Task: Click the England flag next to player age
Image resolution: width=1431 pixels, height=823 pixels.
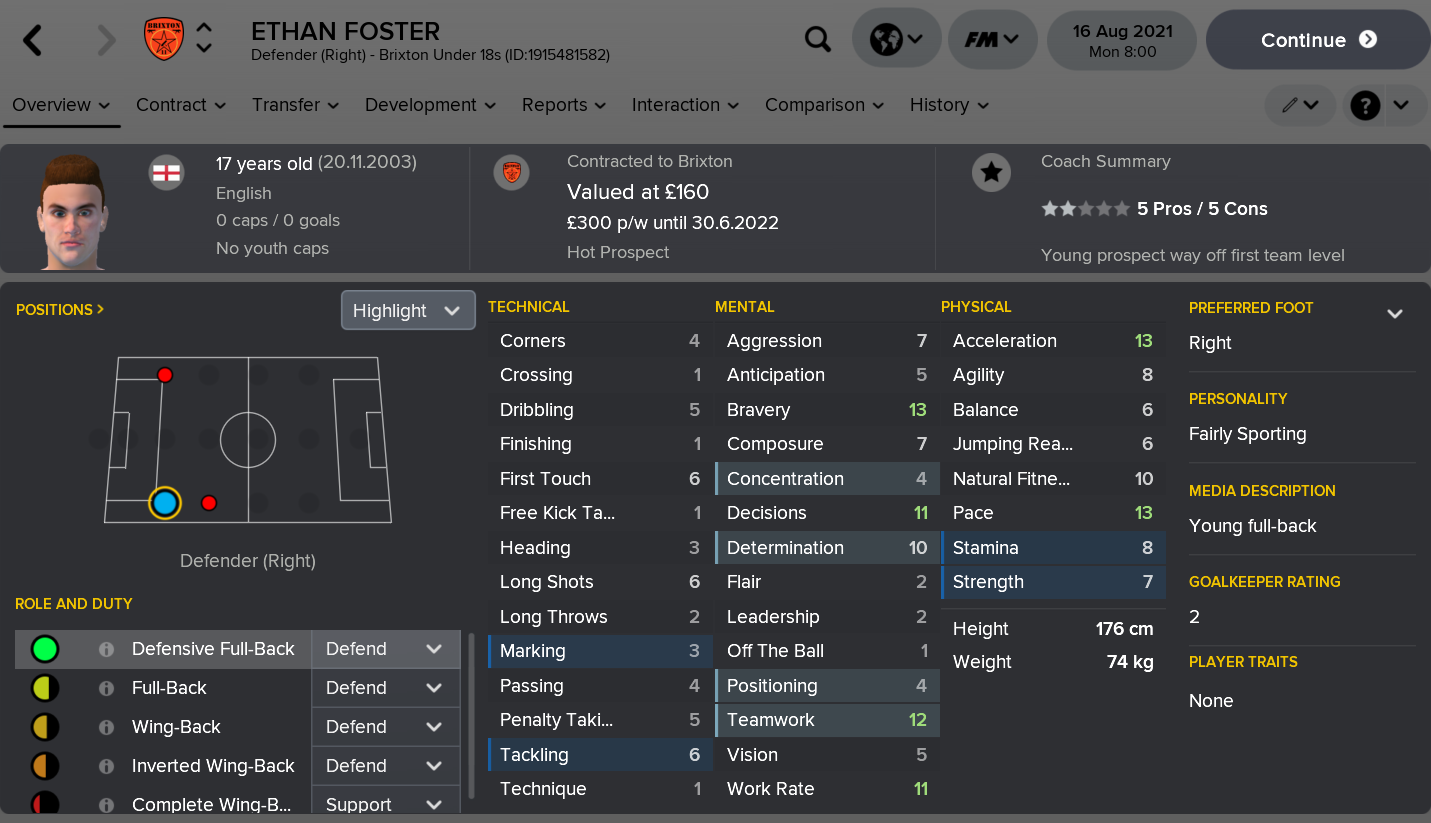Action: (x=166, y=171)
